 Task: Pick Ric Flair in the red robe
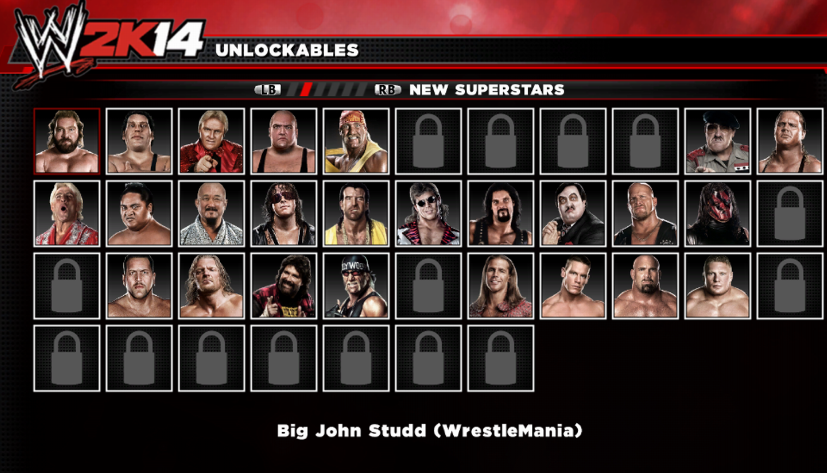point(67,213)
